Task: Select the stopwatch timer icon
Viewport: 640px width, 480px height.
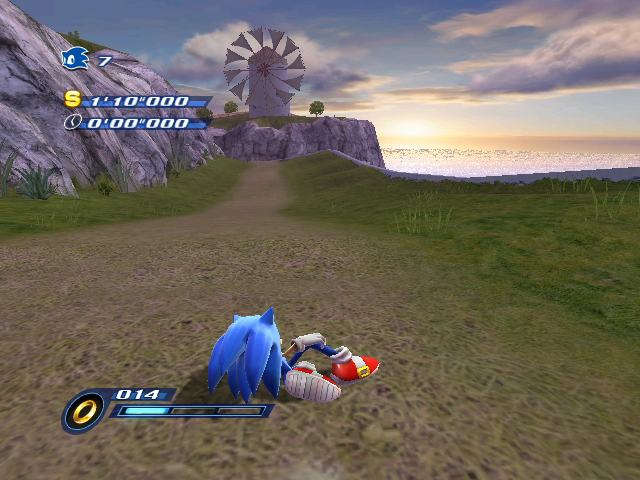Action: [72, 122]
